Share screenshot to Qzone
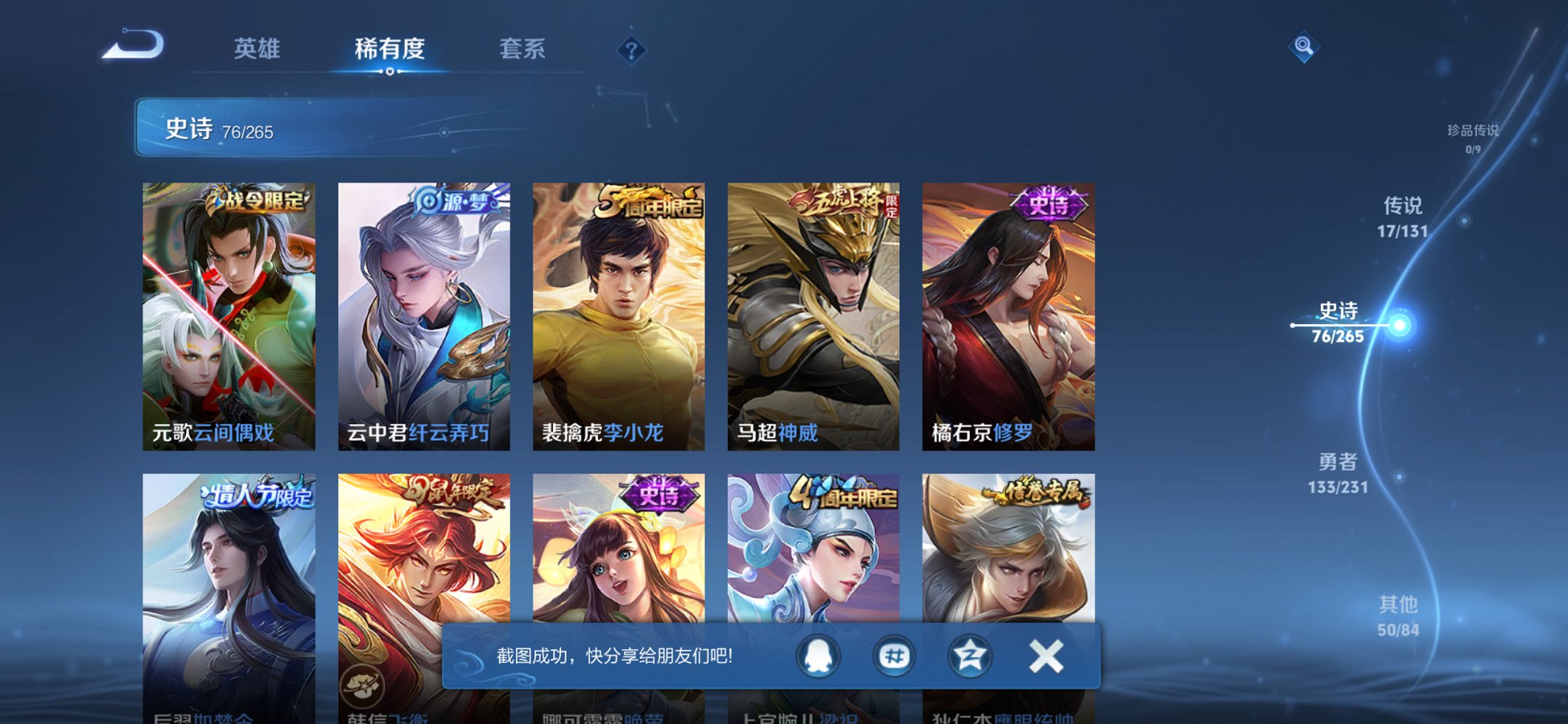Image resolution: width=1568 pixels, height=724 pixels. pyautogui.click(x=968, y=655)
